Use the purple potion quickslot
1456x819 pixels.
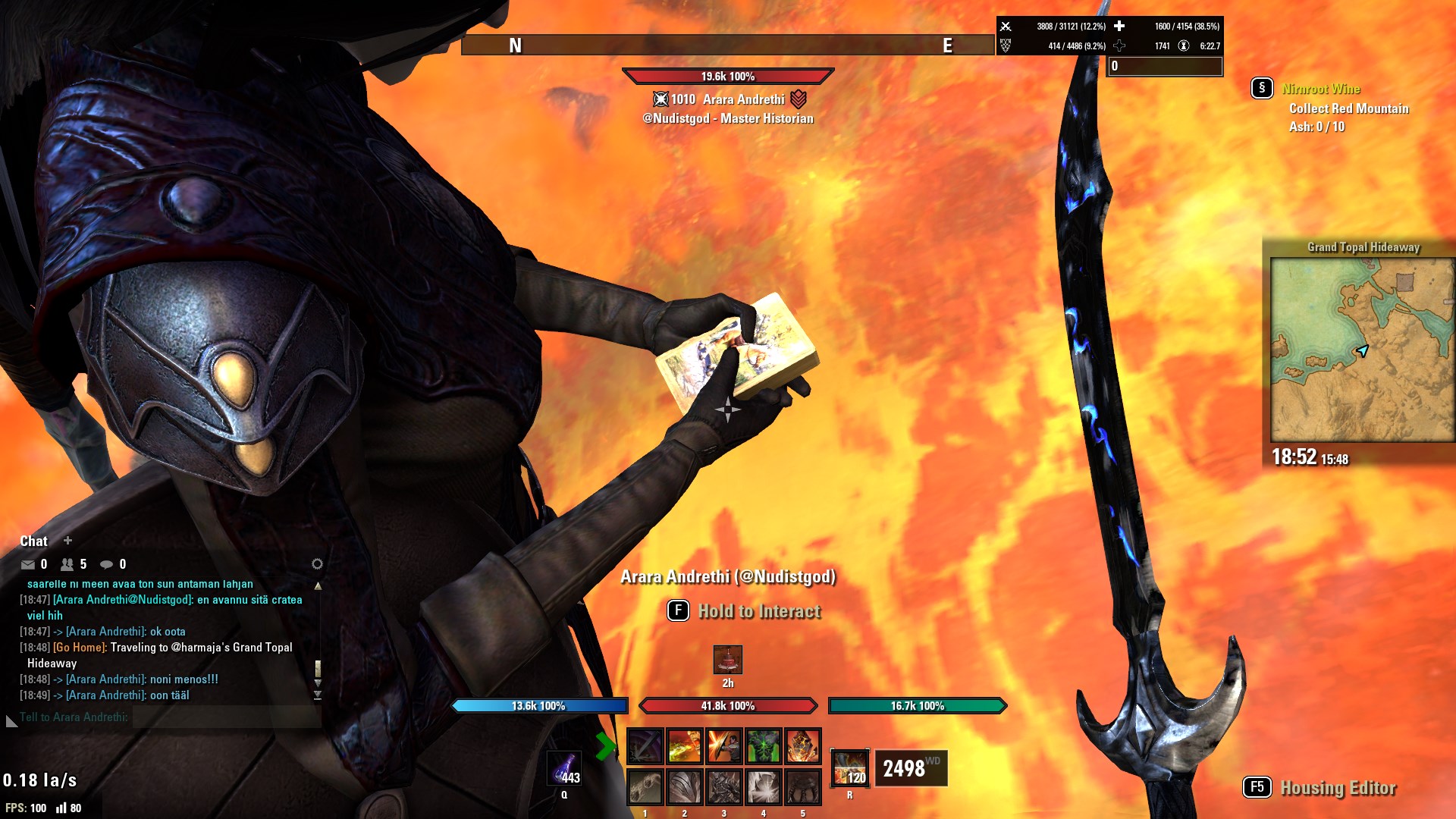[564, 769]
